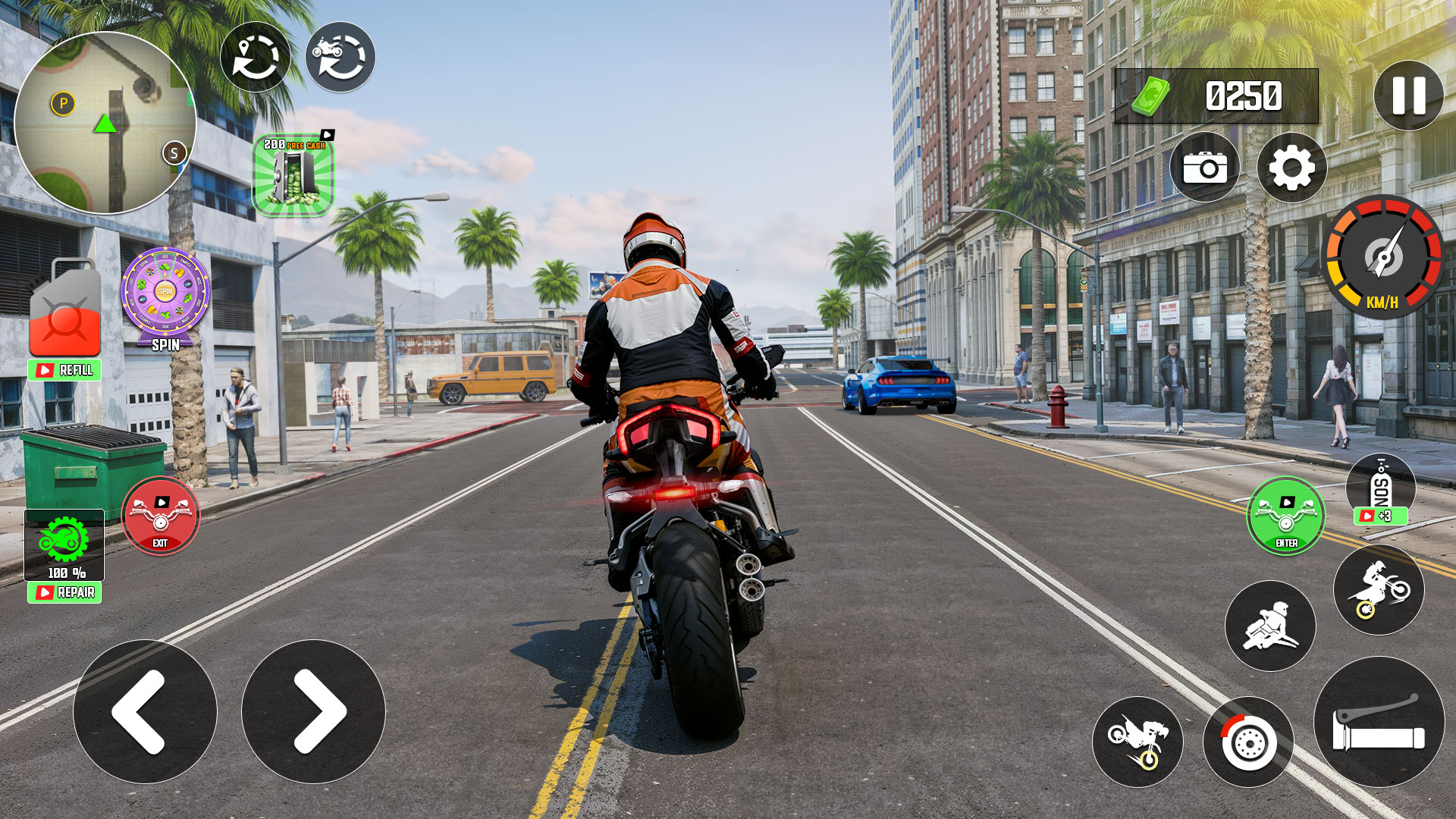The image size is (1456, 819).
Task: Open the gear settings menu
Action: coord(1291,168)
